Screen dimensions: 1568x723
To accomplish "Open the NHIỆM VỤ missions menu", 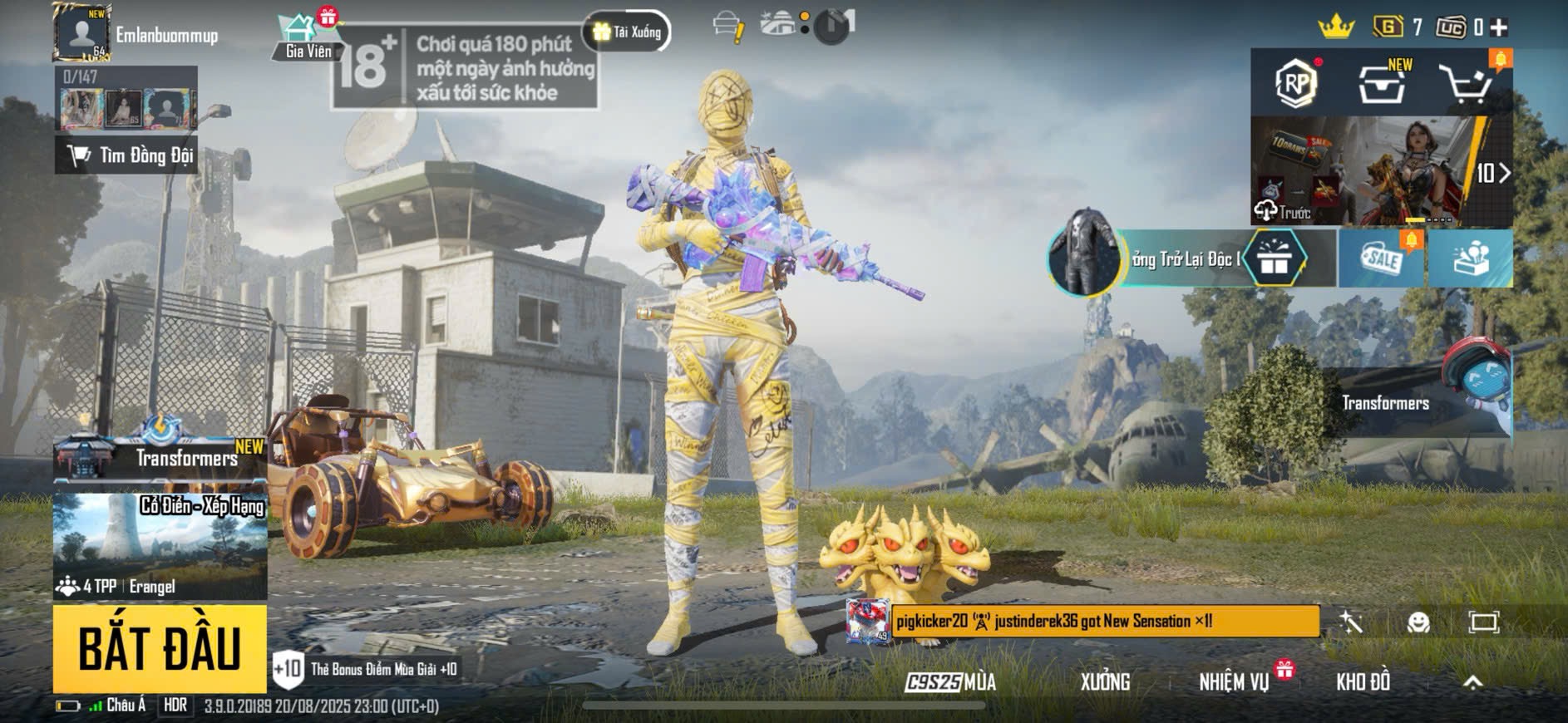I will point(1235,682).
